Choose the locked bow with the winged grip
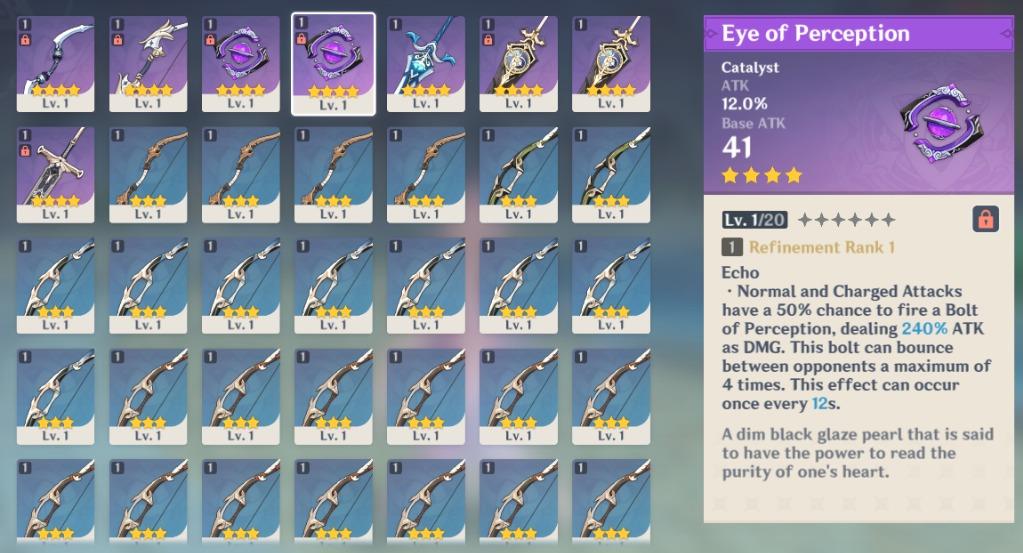Image resolution: width=1023 pixels, height=553 pixels. click(x=148, y=63)
